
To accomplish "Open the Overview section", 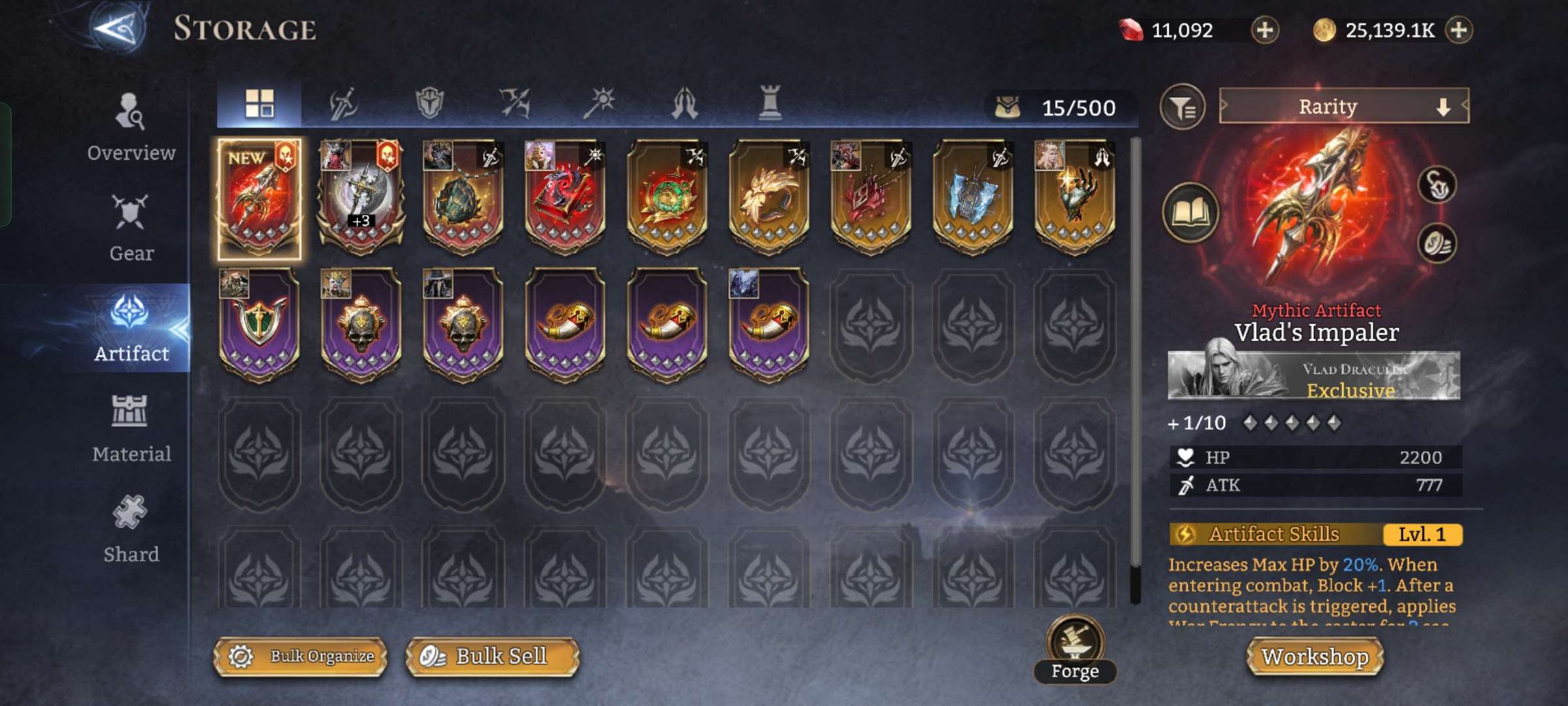I will pyautogui.click(x=131, y=128).
